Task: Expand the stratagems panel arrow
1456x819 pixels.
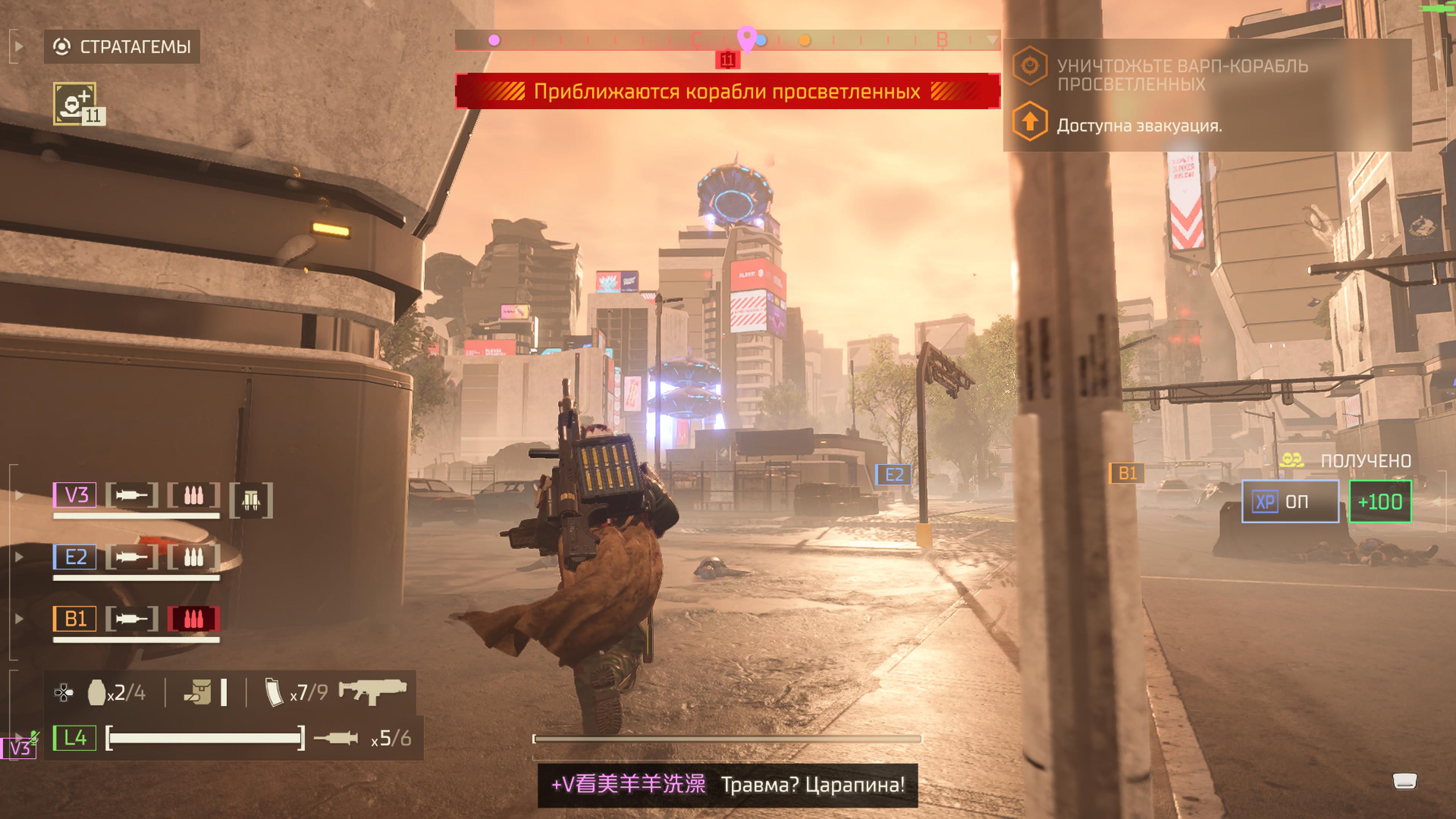Action: (x=18, y=46)
